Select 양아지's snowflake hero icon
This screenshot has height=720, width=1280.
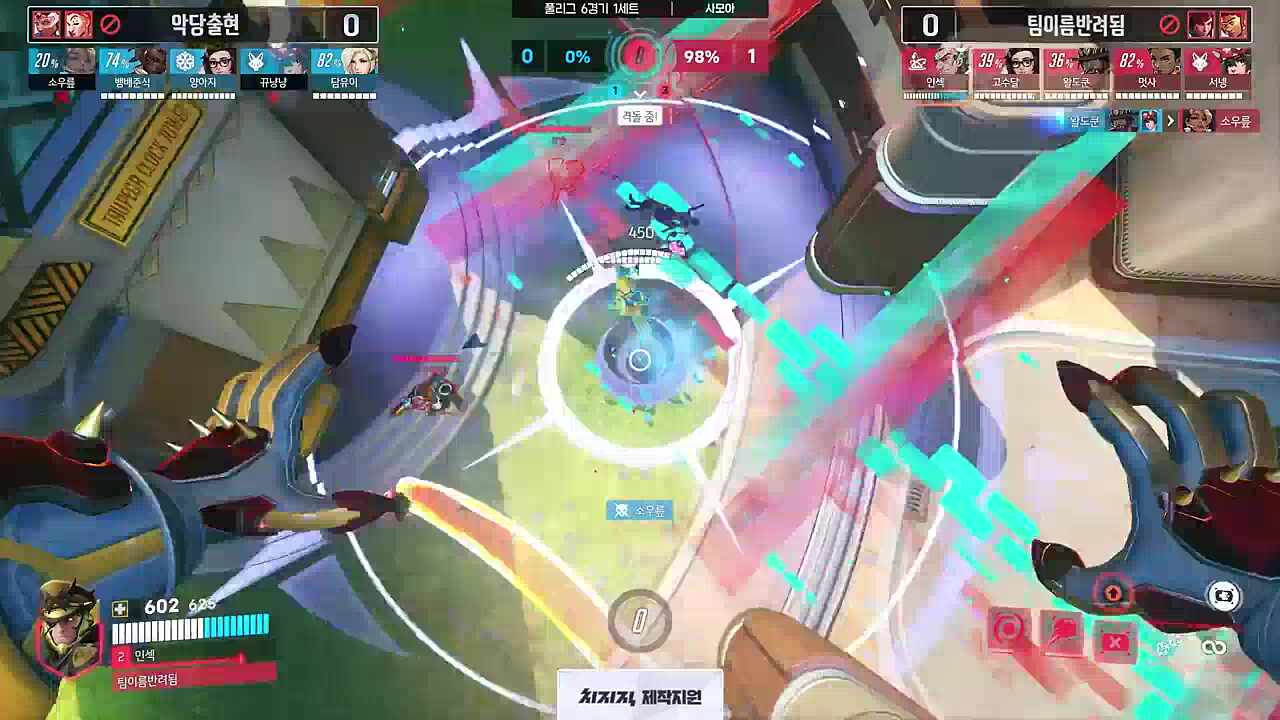[184, 61]
